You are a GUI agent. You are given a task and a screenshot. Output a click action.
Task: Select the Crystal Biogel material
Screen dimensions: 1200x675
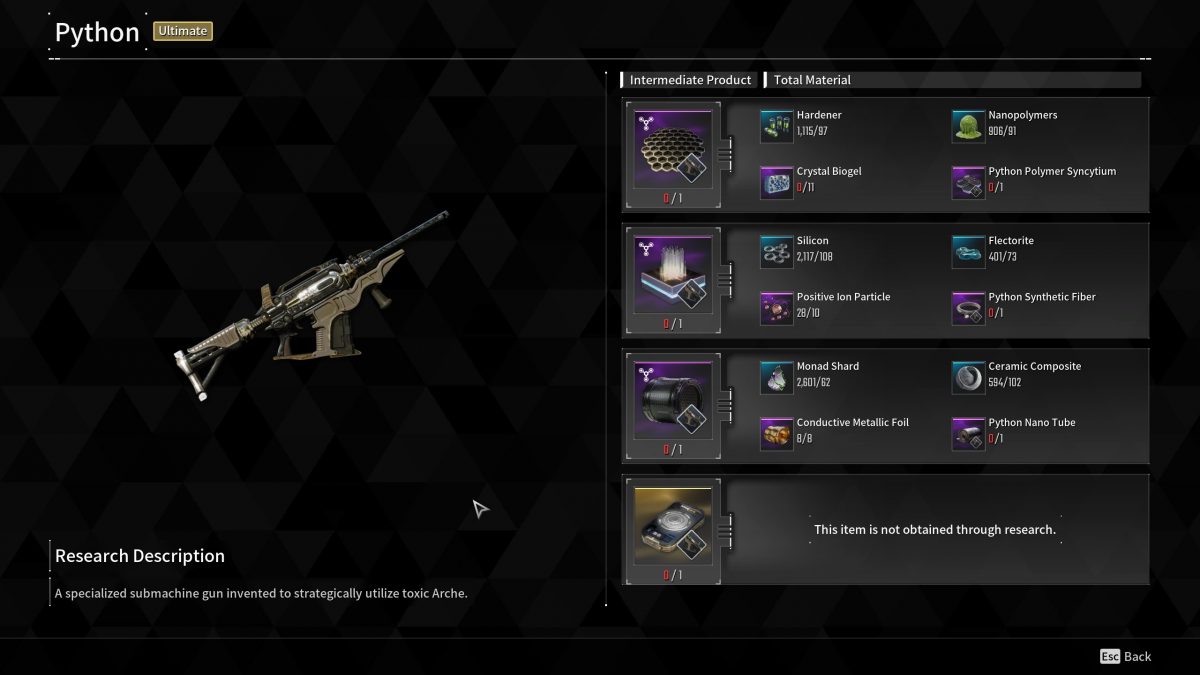776,181
